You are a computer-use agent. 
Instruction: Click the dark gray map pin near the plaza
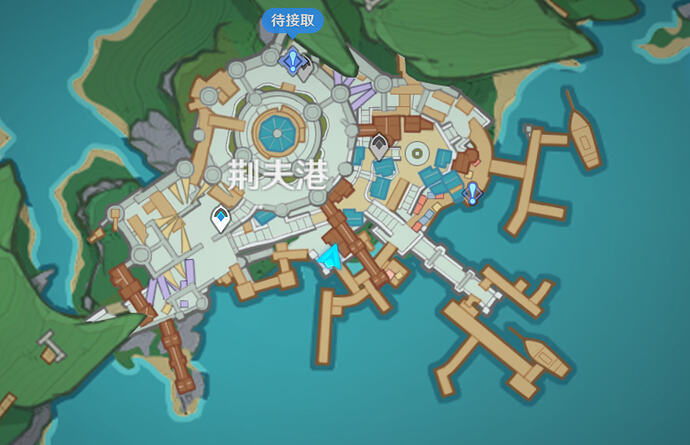[x=379, y=146]
